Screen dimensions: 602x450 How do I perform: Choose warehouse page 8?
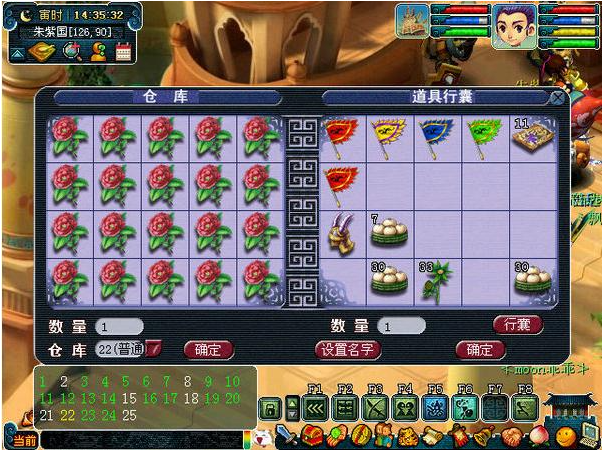coord(188,381)
